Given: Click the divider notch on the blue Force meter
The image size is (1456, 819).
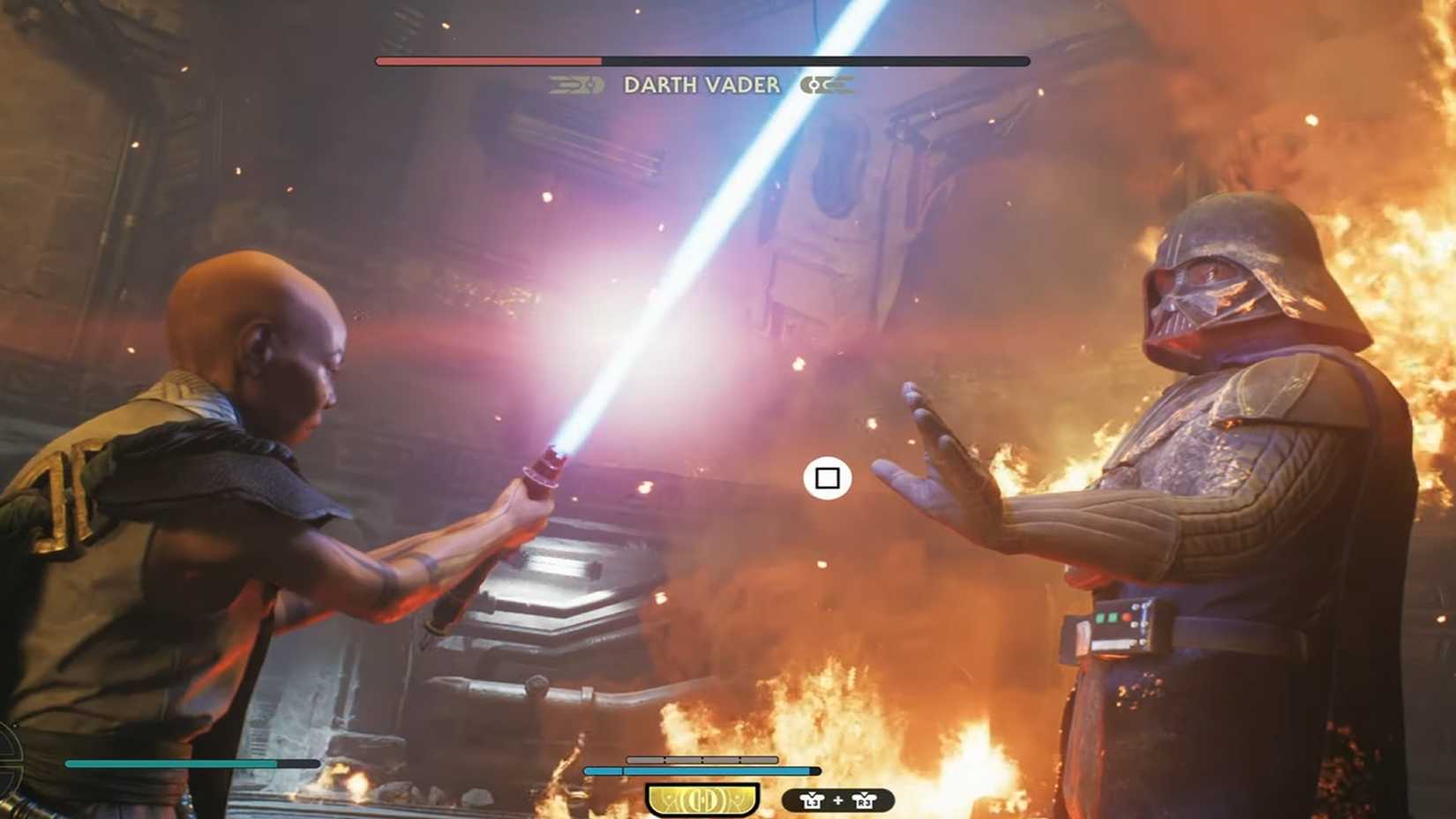Looking at the screenshot, I should pos(623,769).
